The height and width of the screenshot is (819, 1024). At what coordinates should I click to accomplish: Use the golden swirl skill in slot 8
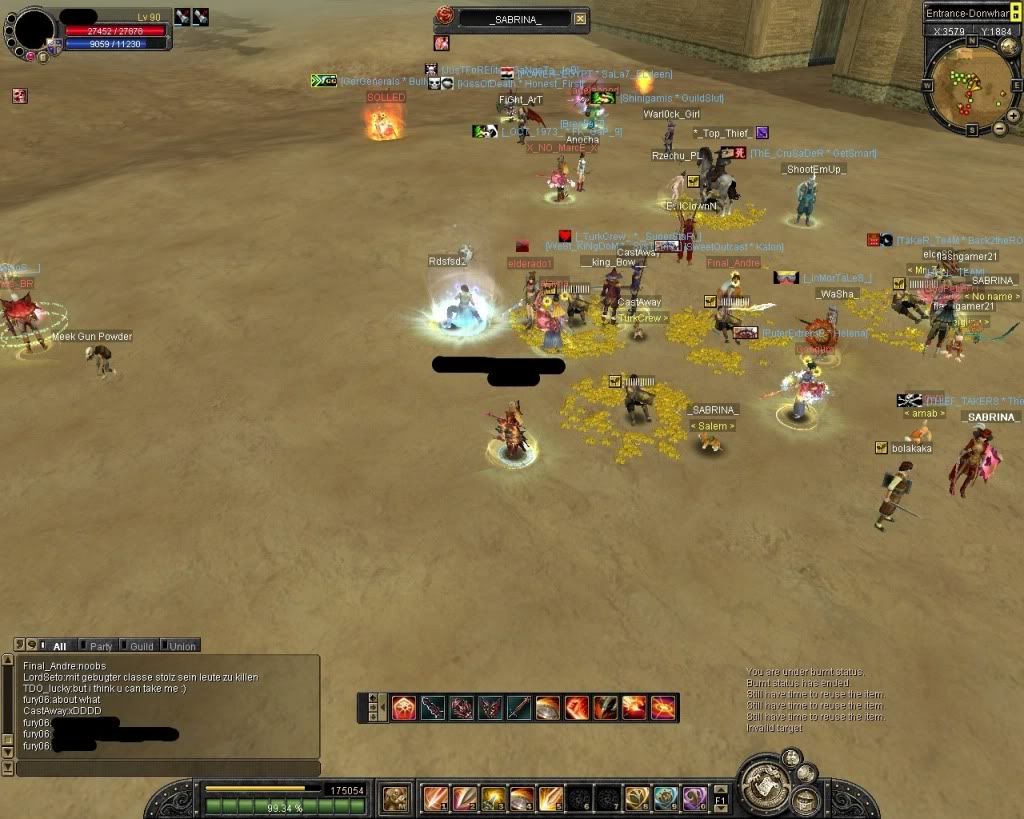click(637, 798)
